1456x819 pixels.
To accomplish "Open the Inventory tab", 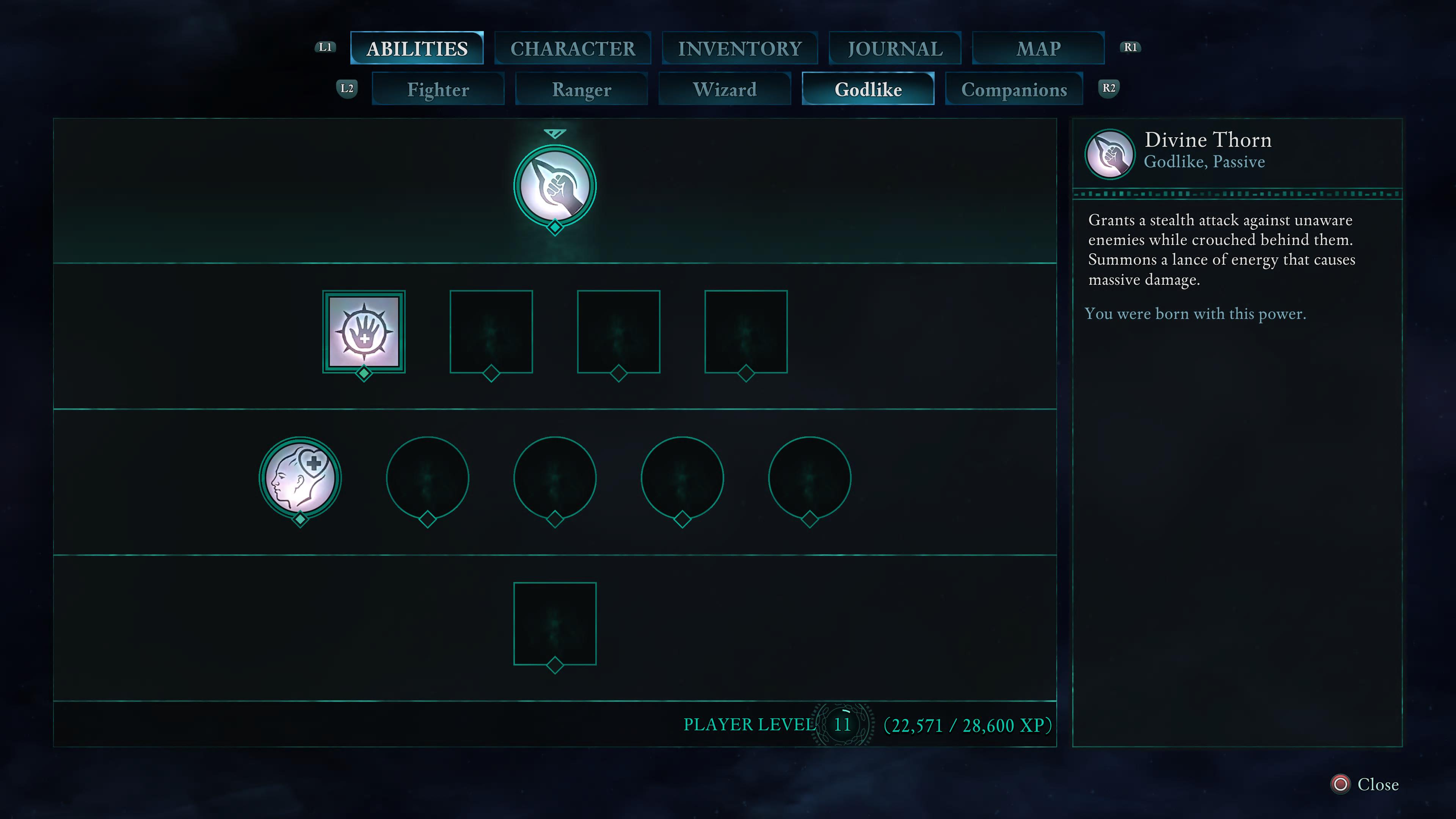I will tap(739, 49).
